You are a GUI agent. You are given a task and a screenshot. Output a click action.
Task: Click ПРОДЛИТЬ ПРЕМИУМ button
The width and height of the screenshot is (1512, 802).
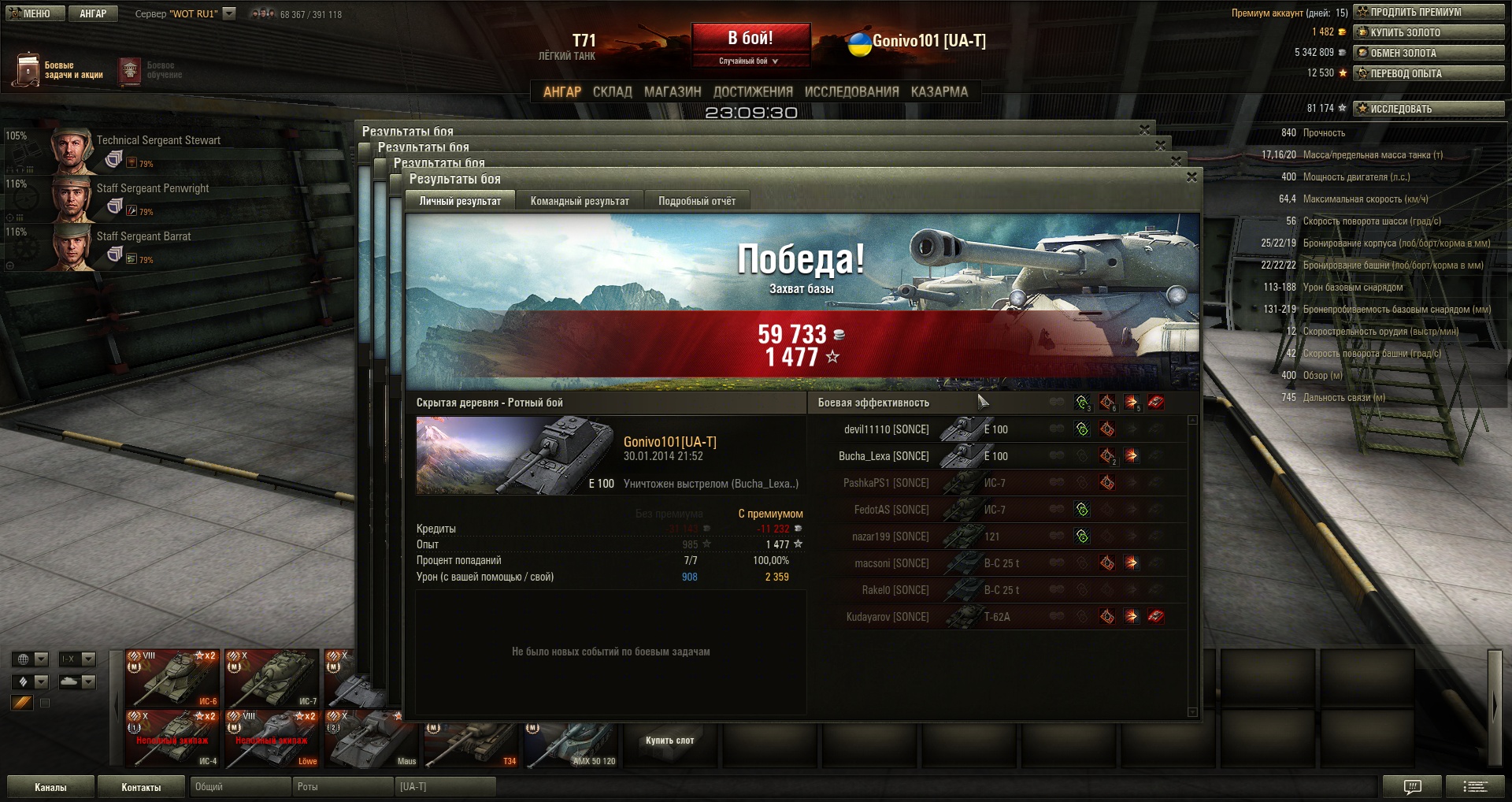point(1429,12)
